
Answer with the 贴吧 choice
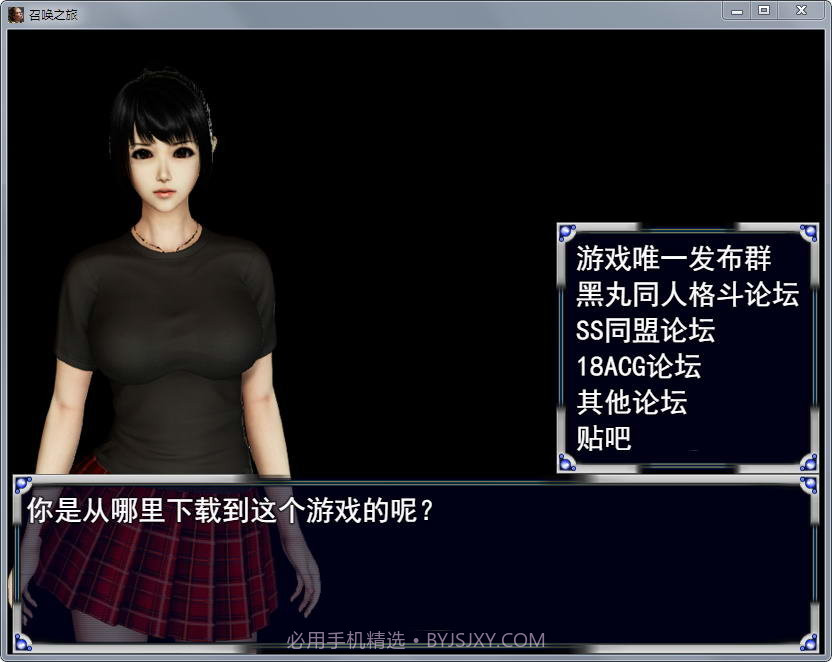(x=604, y=439)
